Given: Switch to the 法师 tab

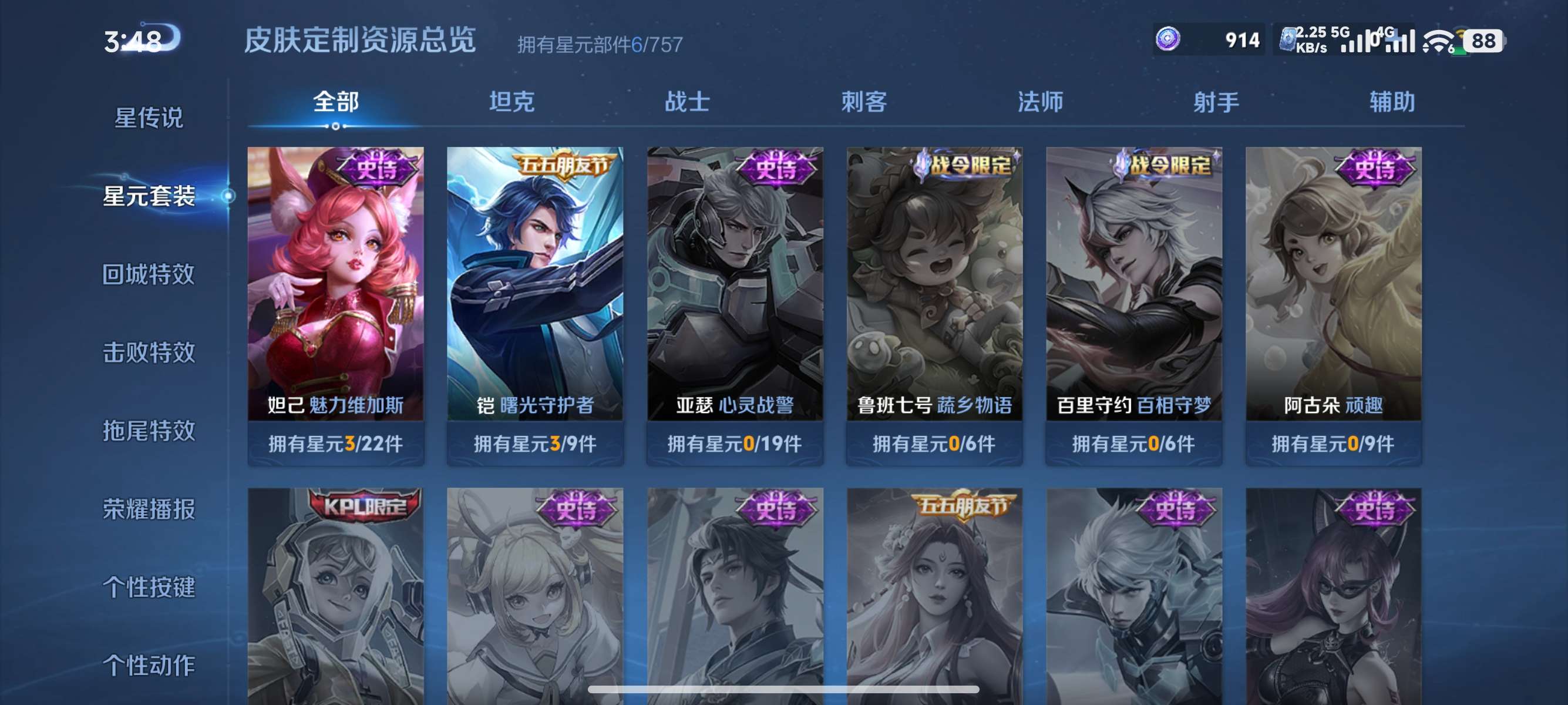Looking at the screenshot, I should (1040, 102).
